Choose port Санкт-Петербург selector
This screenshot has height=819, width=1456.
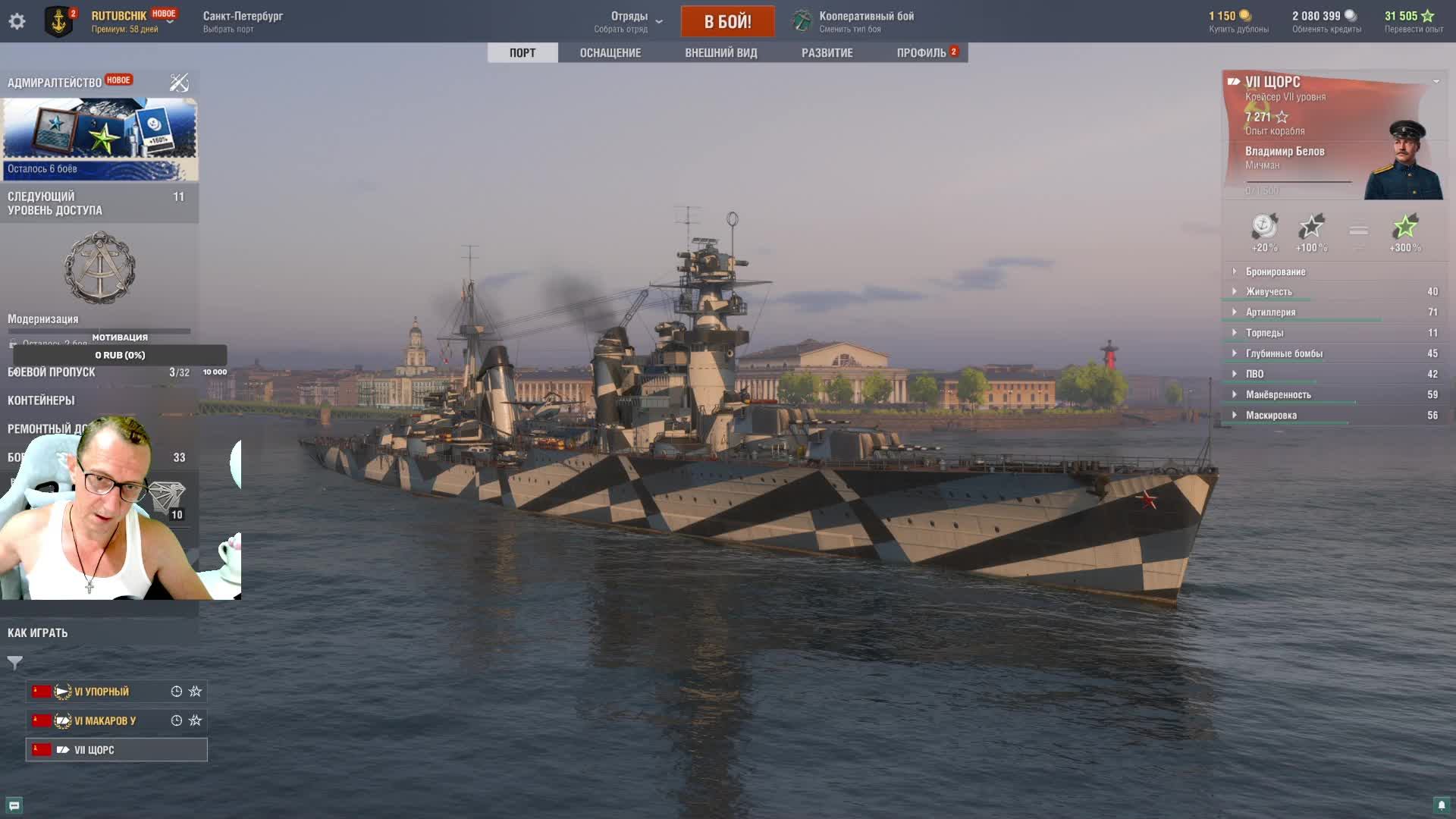click(x=243, y=21)
